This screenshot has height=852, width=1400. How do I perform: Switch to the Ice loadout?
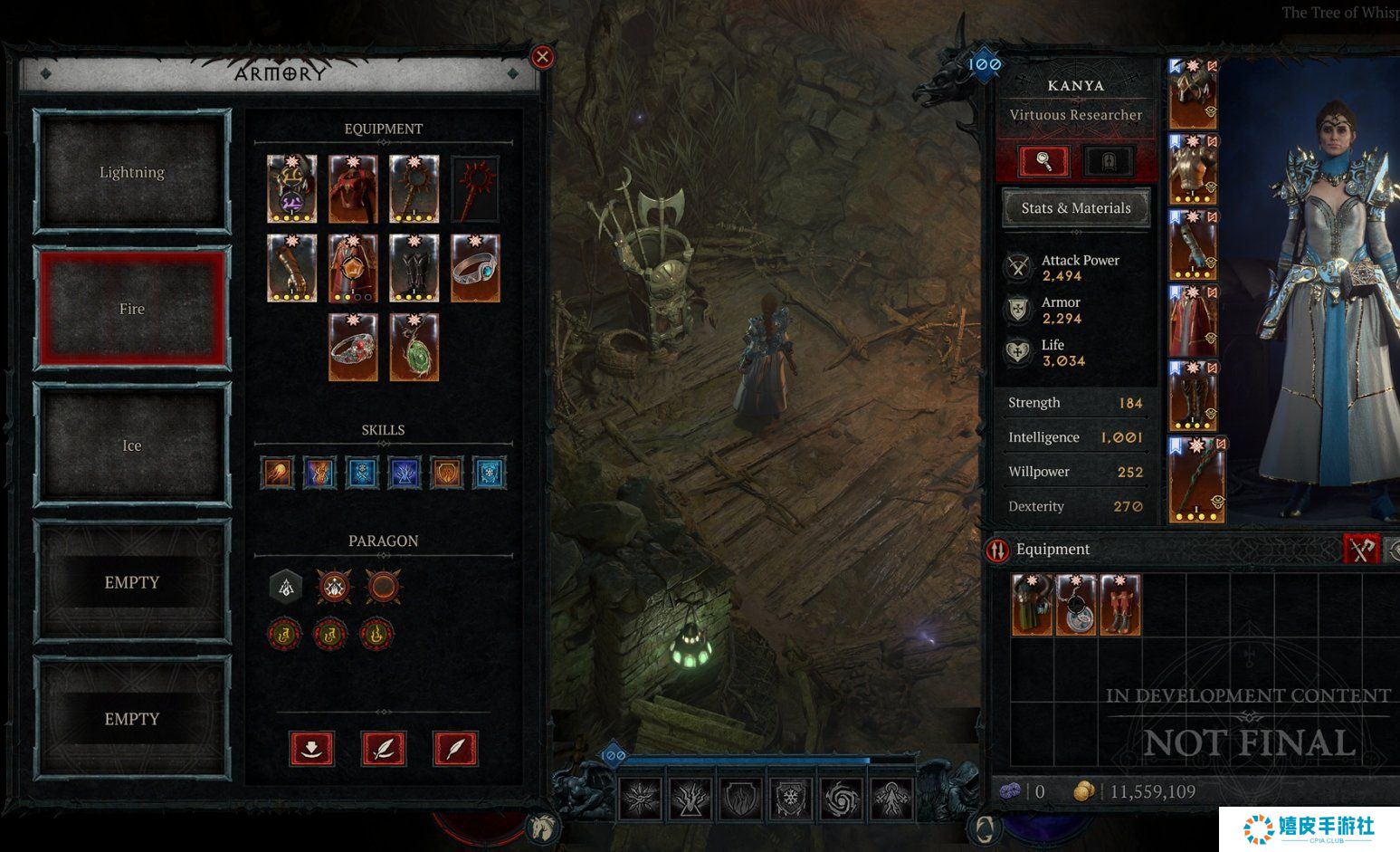coord(132,445)
